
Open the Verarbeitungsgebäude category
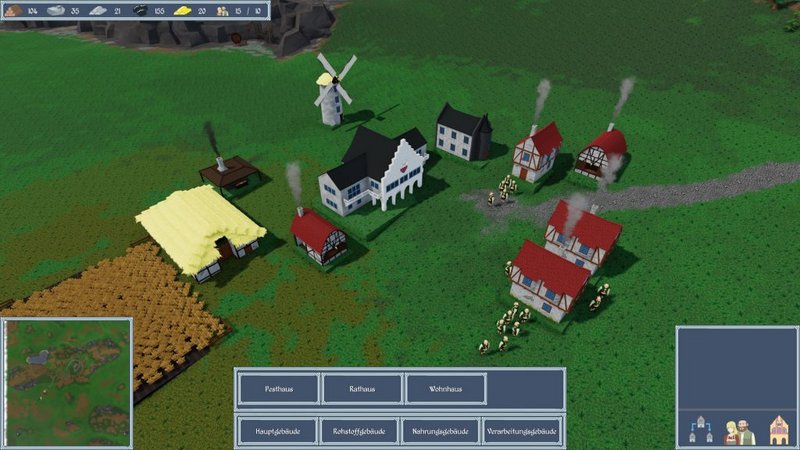click(x=522, y=431)
